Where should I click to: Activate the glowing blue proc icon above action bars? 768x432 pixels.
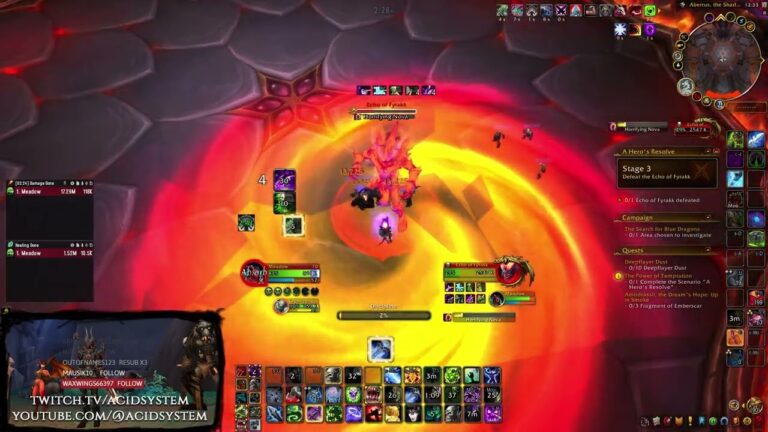380,348
